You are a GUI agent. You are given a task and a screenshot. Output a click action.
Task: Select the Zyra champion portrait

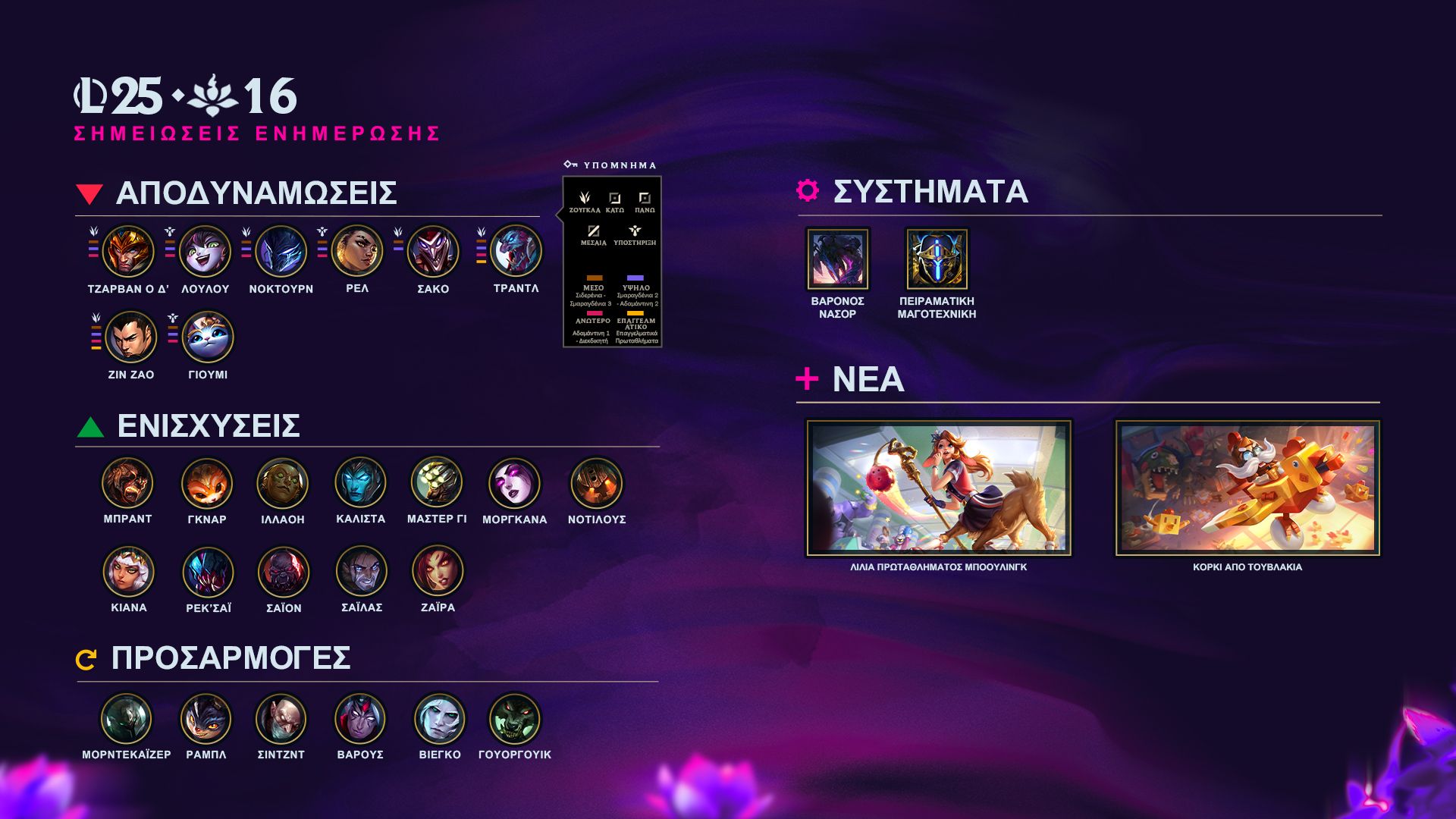[438, 572]
